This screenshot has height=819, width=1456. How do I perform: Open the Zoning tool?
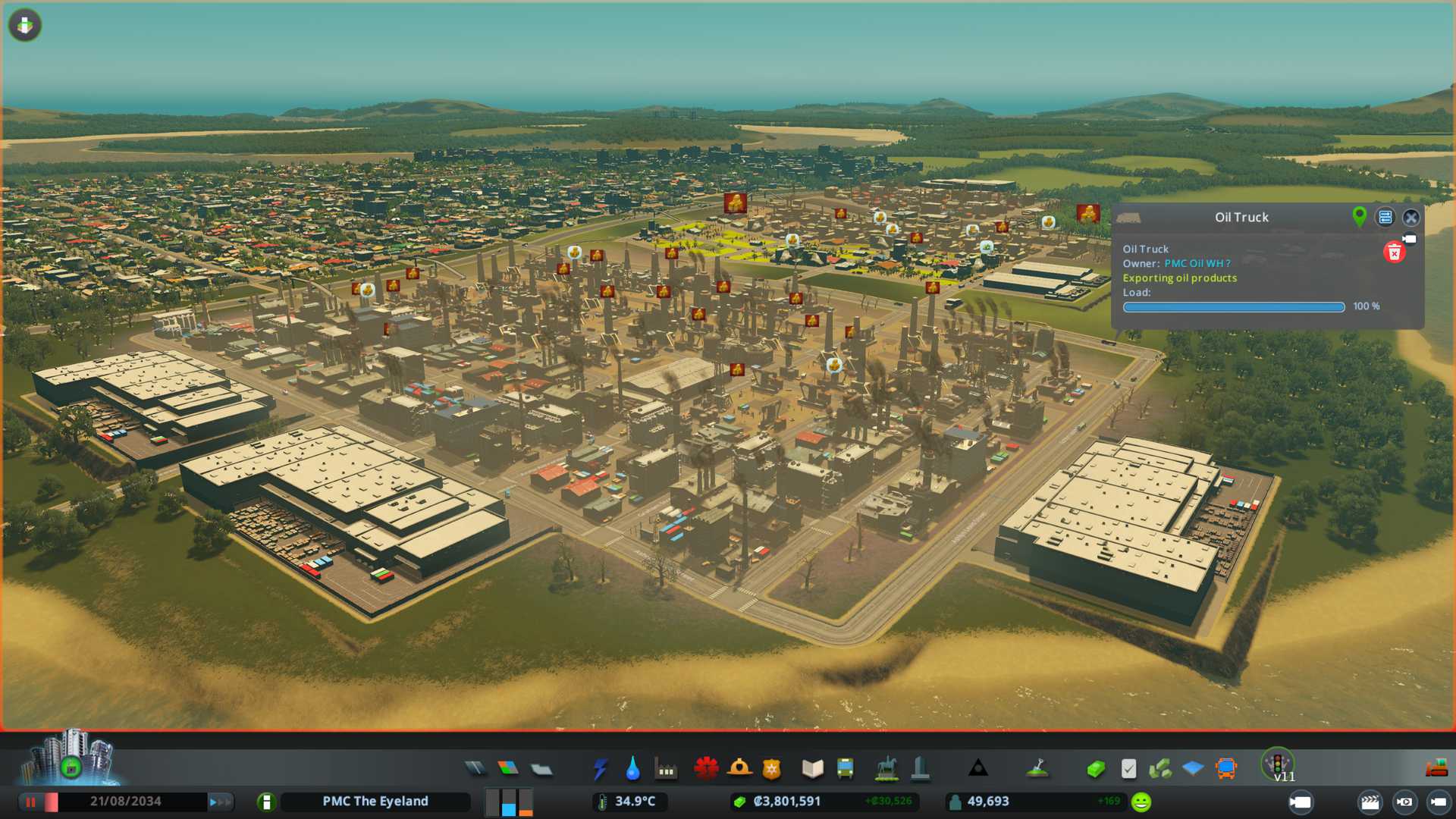pyautogui.click(x=508, y=769)
